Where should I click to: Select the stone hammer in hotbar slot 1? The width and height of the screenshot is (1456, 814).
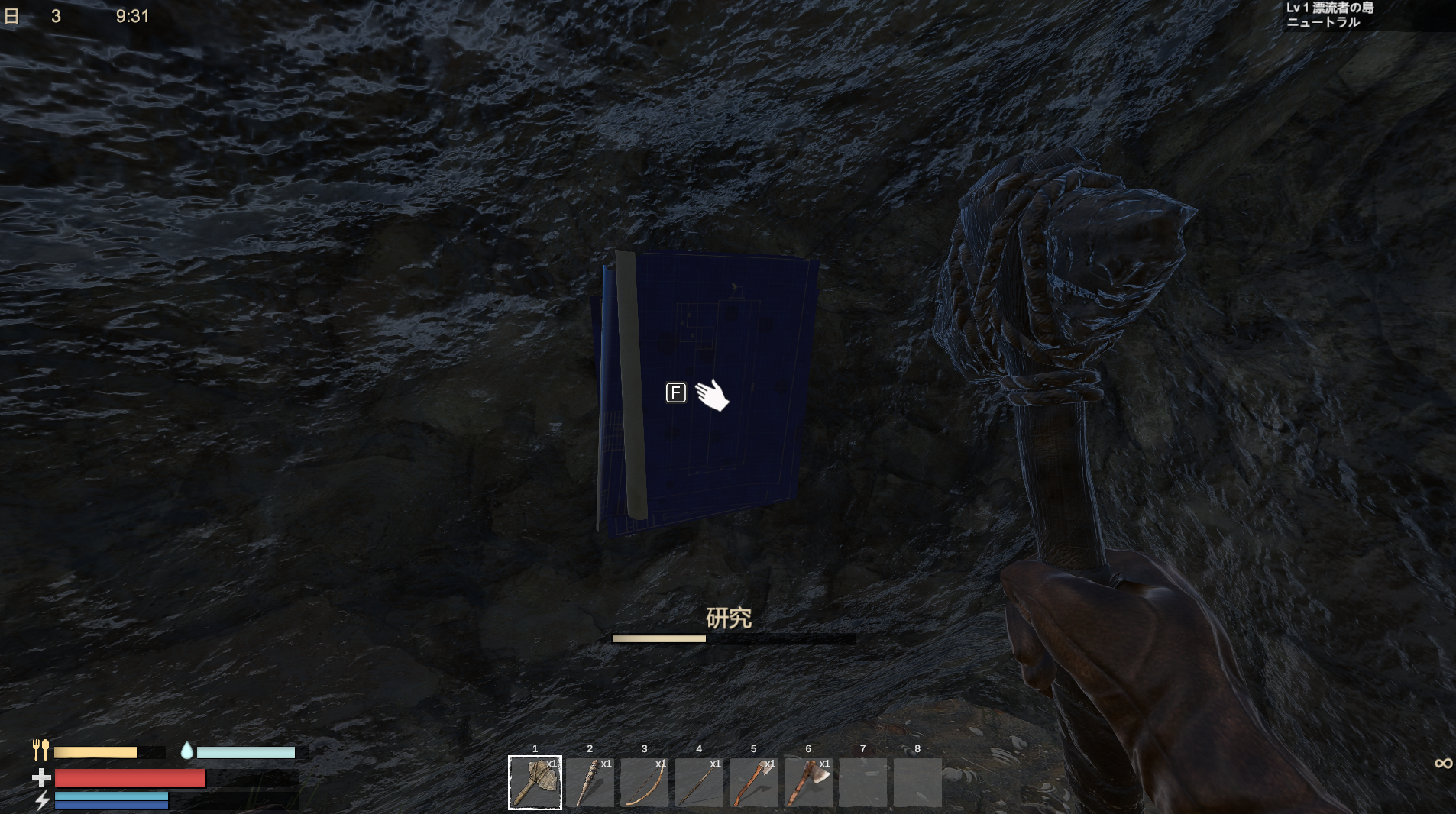(x=535, y=782)
